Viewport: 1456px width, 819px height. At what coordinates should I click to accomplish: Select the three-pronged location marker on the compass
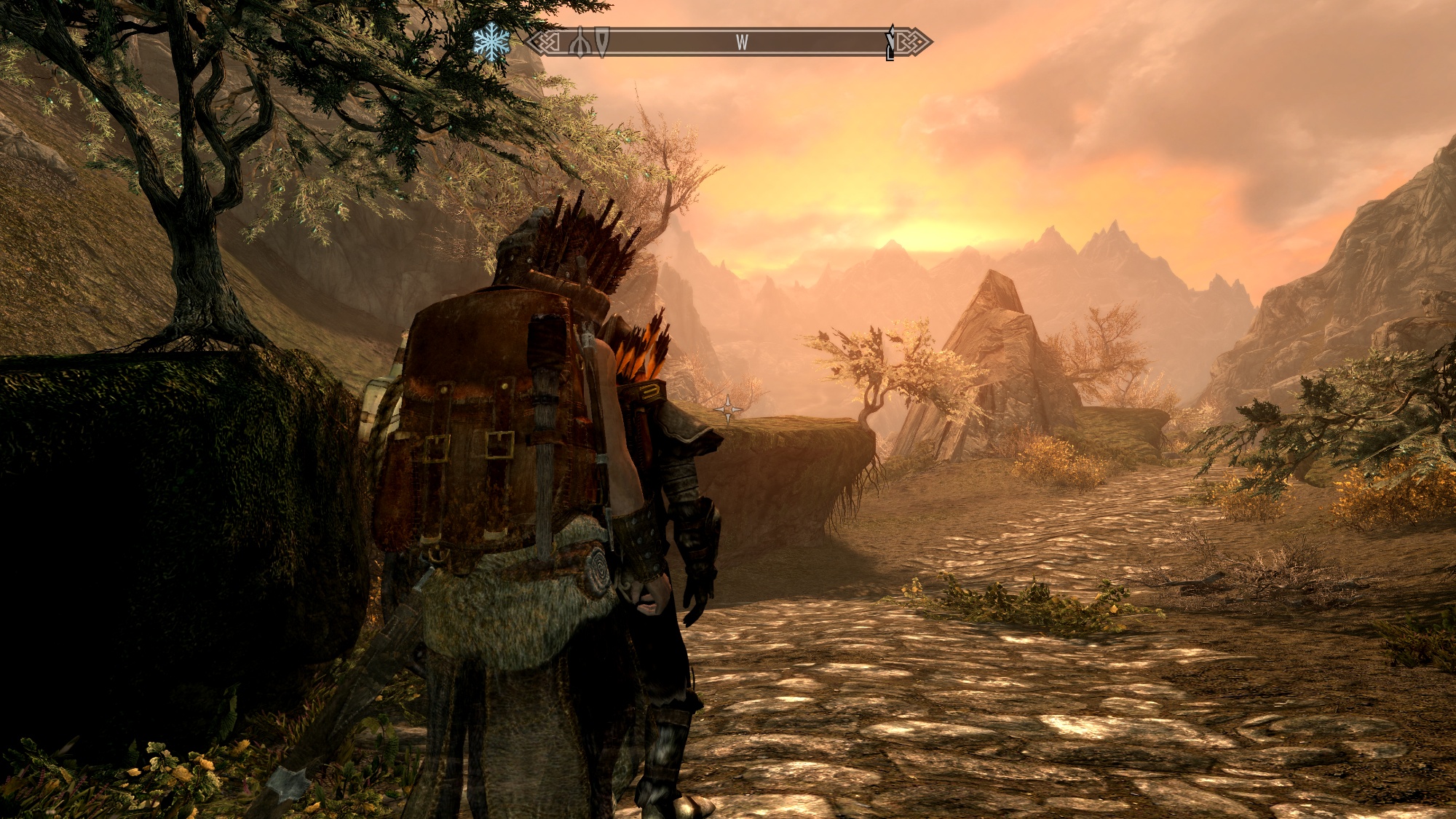tap(579, 42)
